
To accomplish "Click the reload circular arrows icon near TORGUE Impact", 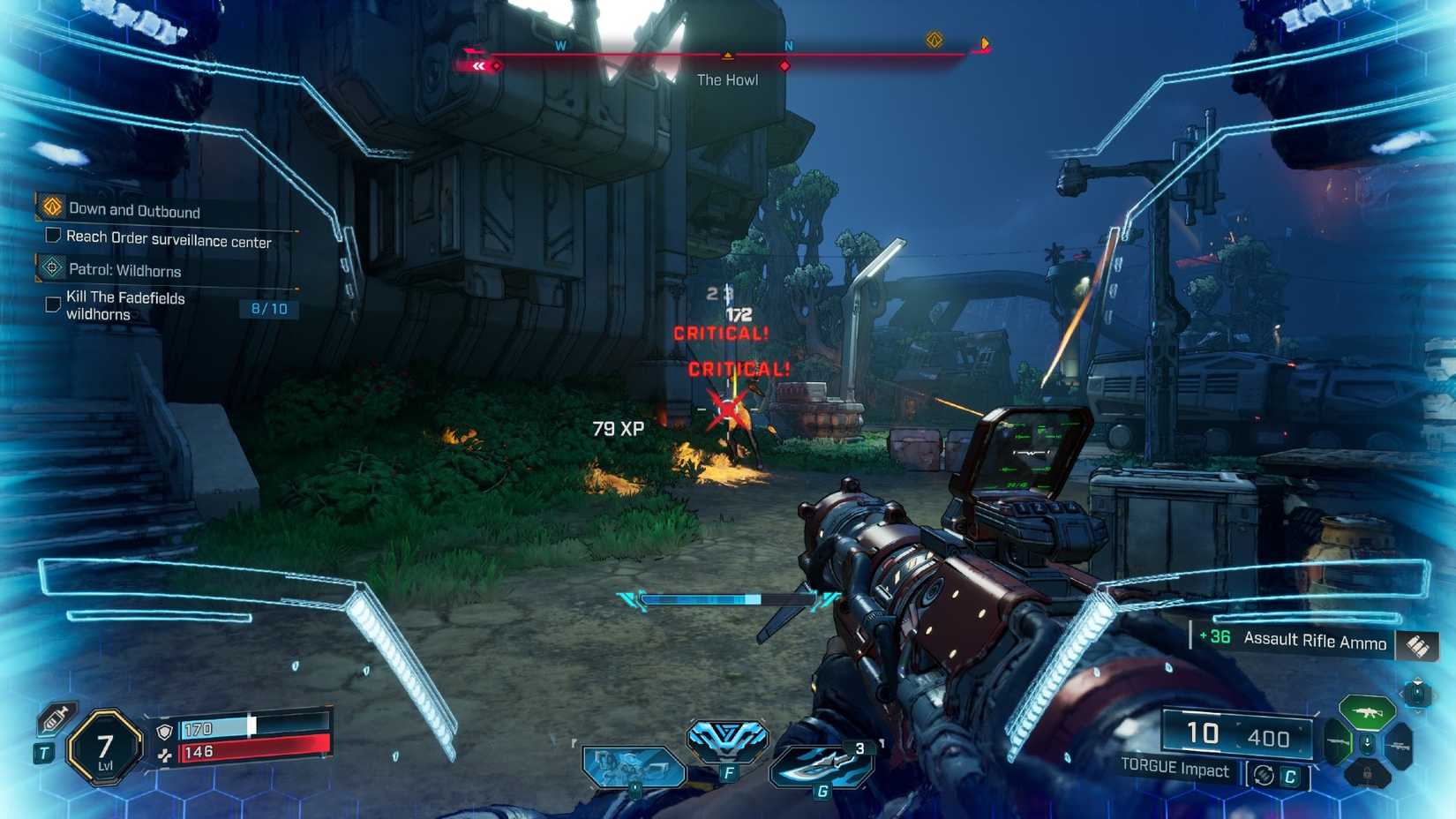I will (x=1263, y=774).
